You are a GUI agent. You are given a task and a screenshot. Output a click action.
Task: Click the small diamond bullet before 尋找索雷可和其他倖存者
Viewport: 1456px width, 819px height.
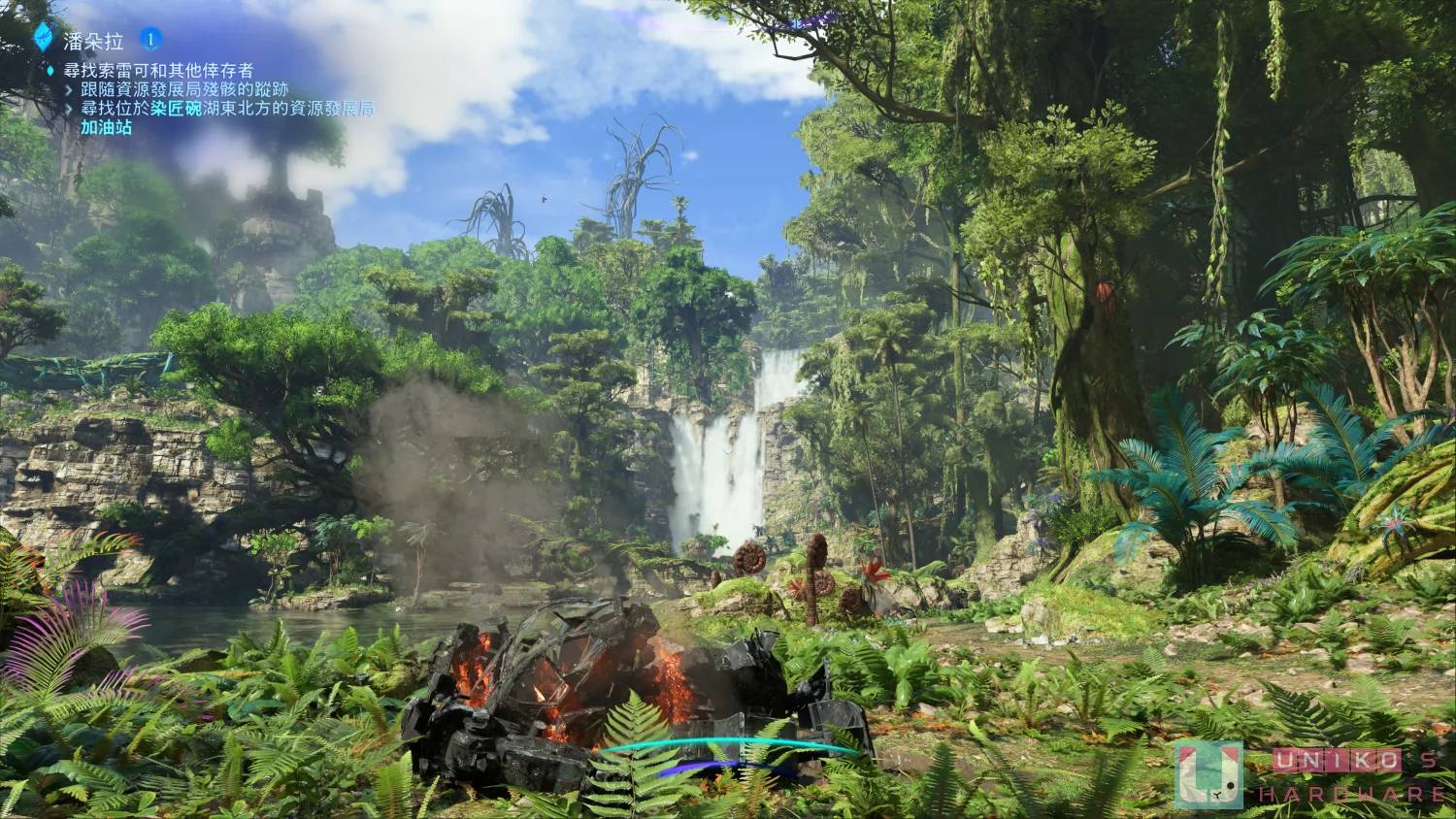click(x=49, y=68)
